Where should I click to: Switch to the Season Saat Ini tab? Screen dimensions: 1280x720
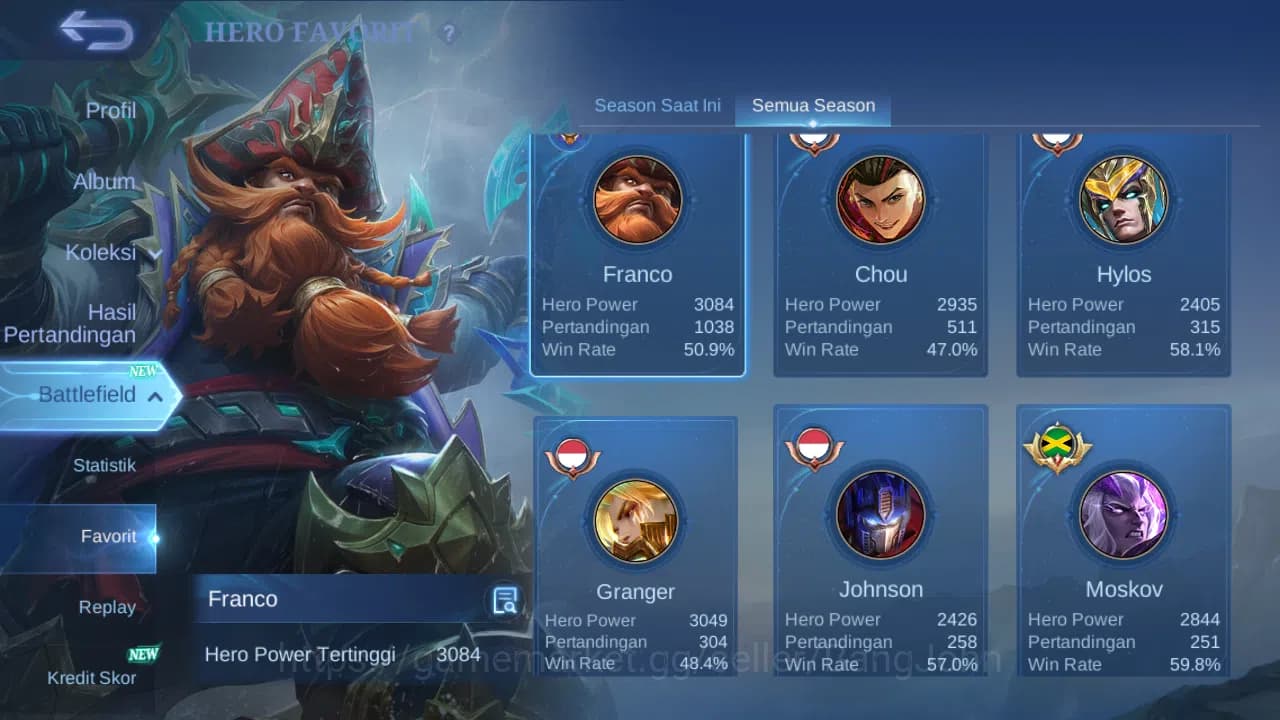(x=657, y=104)
